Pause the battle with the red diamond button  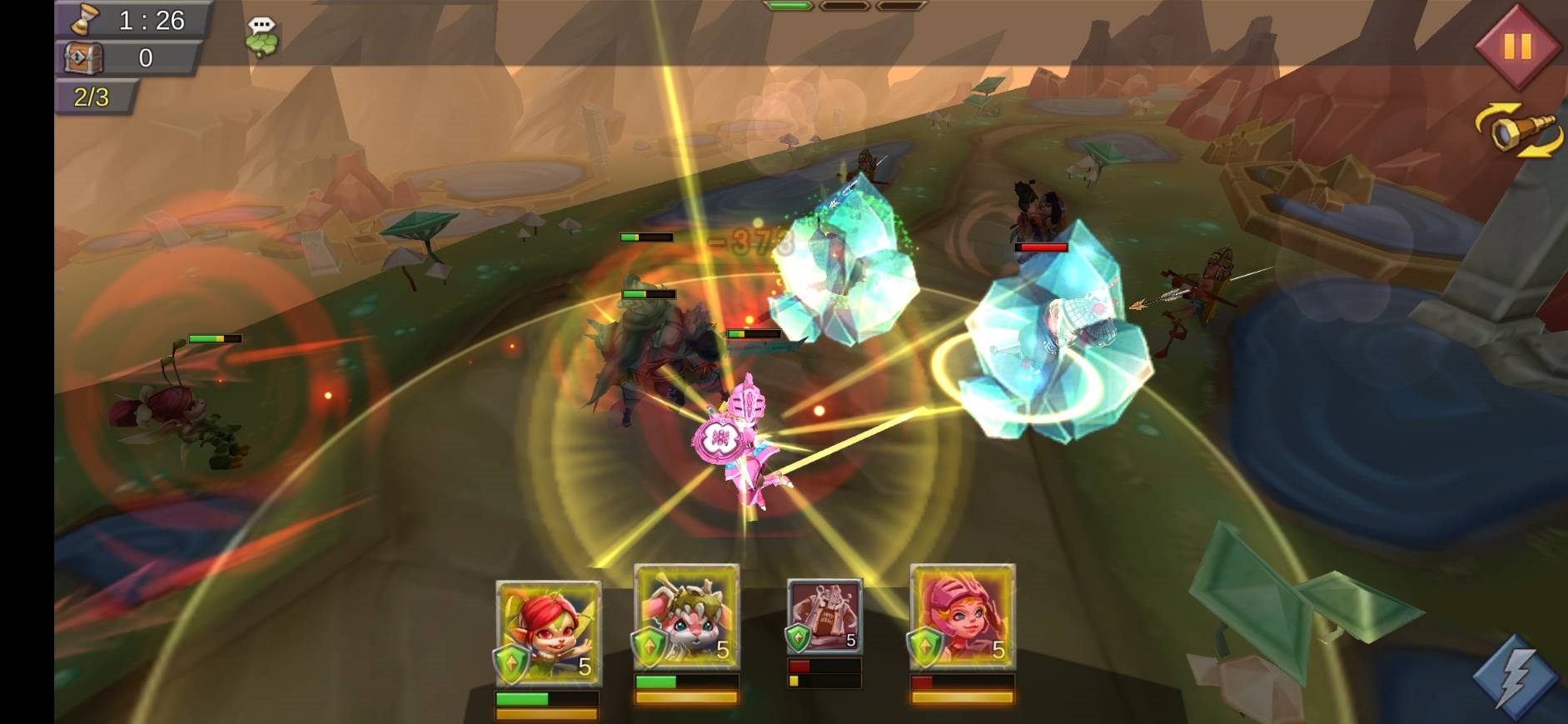click(1516, 46)
